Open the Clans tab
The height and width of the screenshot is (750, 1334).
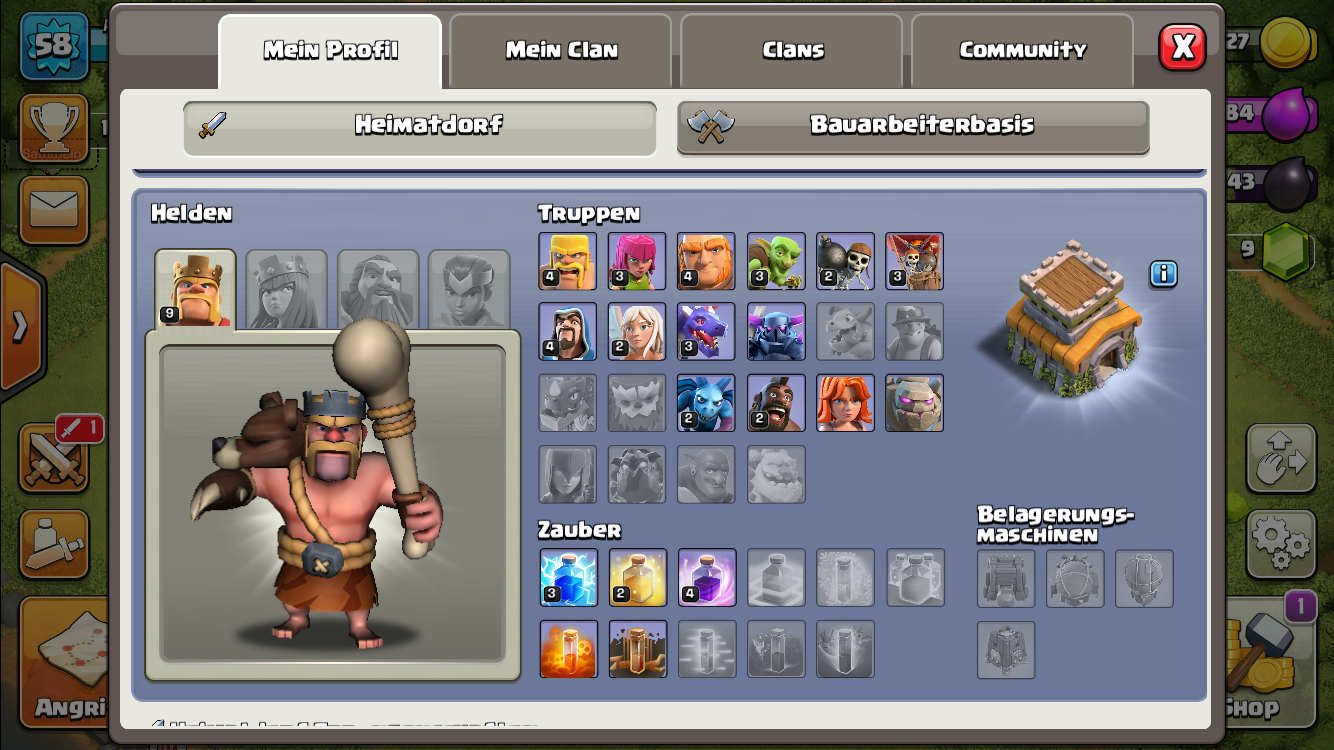(x=792, y=50)
